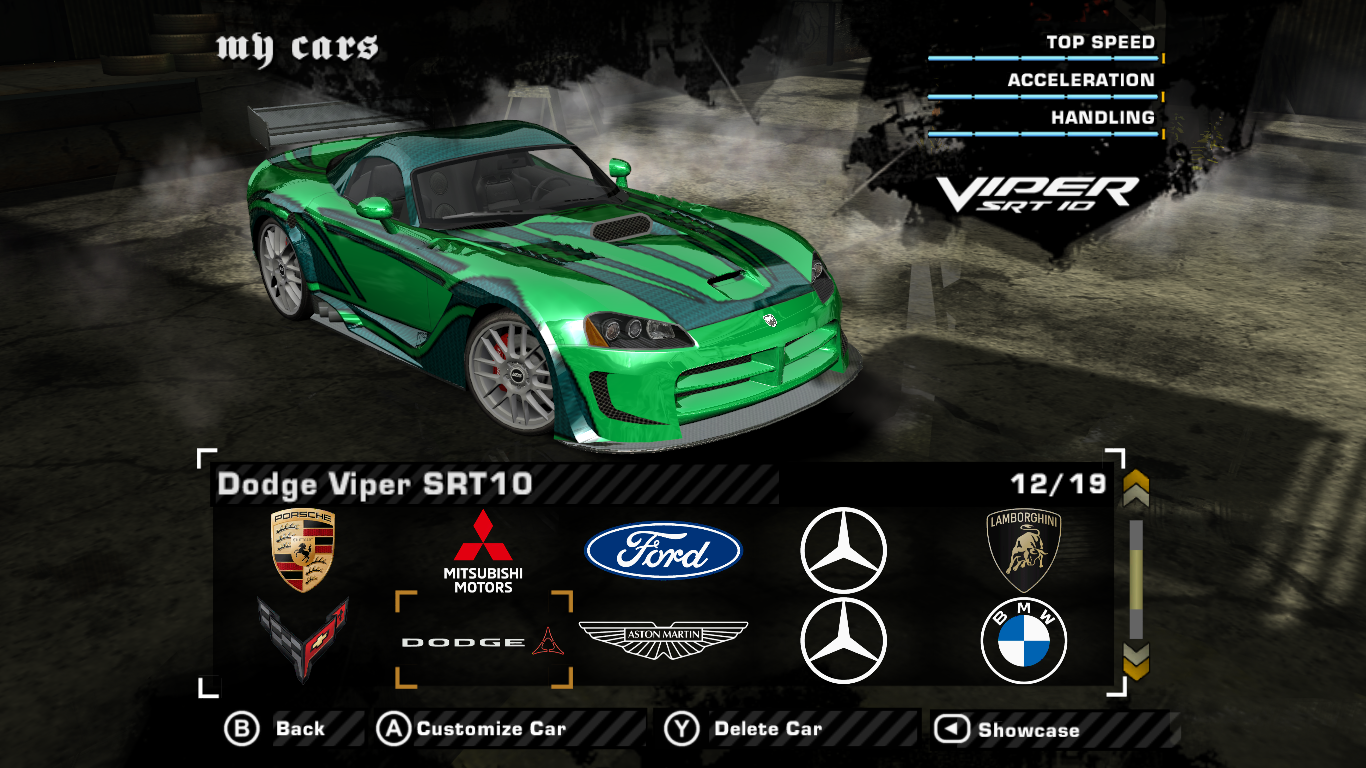The width and height of the screenshot is (1366, 768).
Task: Click the car list's up arrow
Action: click(x=1136, y=489)
